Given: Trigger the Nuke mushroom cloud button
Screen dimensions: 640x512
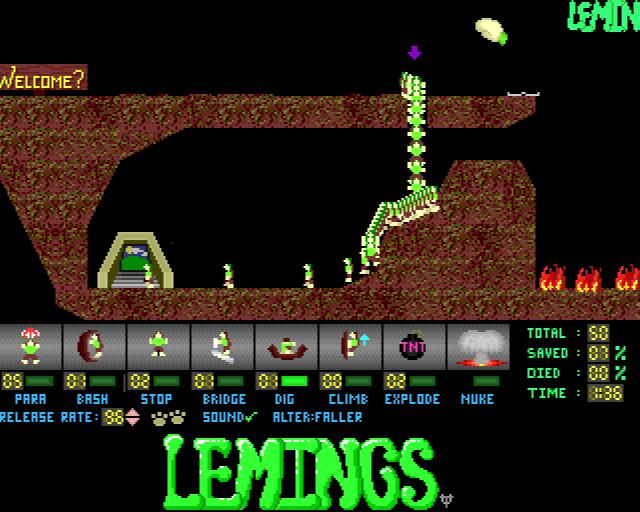Looking at the screenshot, I should 478,347.
